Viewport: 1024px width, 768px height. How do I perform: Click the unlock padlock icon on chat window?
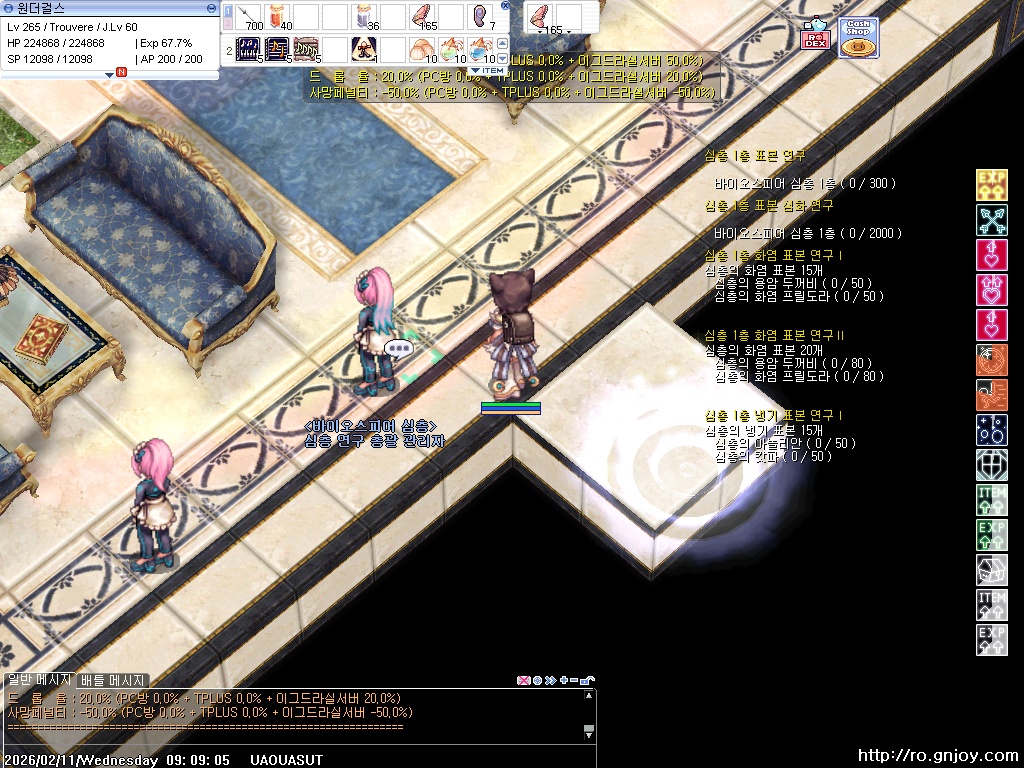point(588,680)
